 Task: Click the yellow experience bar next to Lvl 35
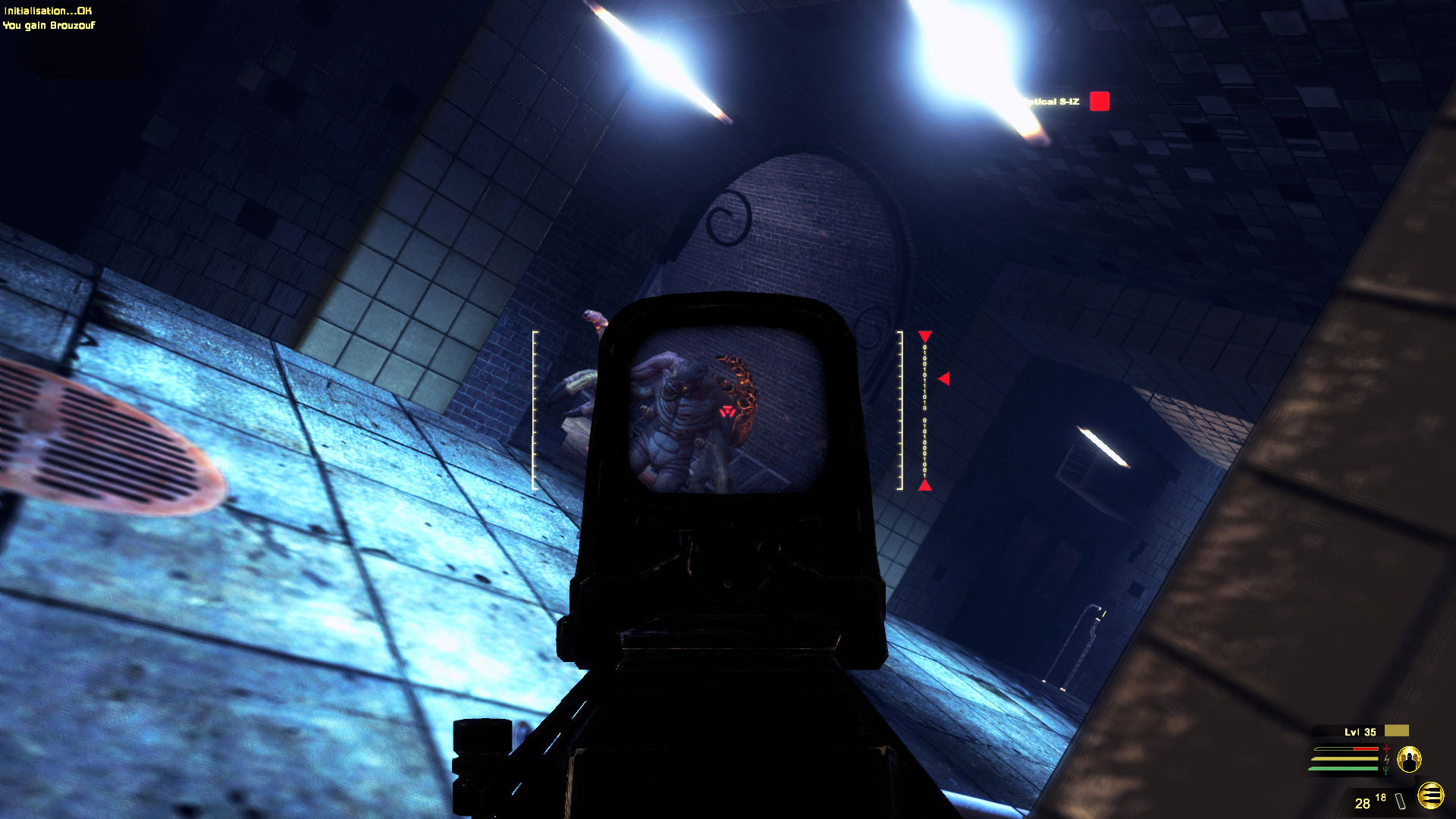(x=1397, y=730)
